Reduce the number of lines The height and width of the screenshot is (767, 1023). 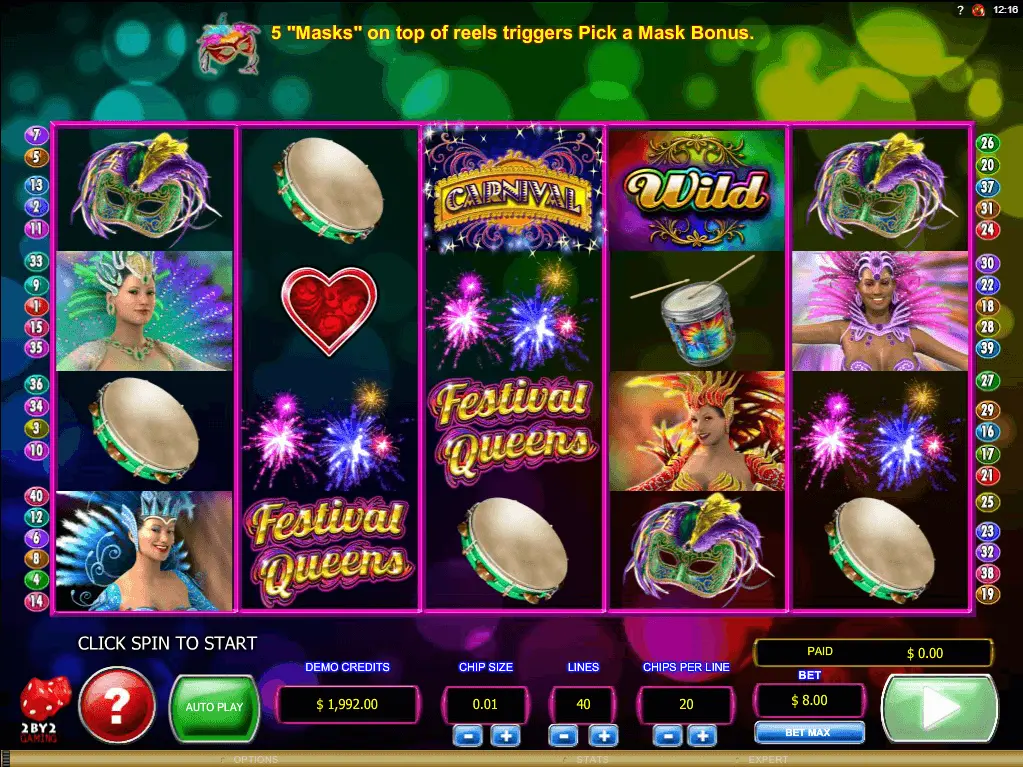point(563,736)
